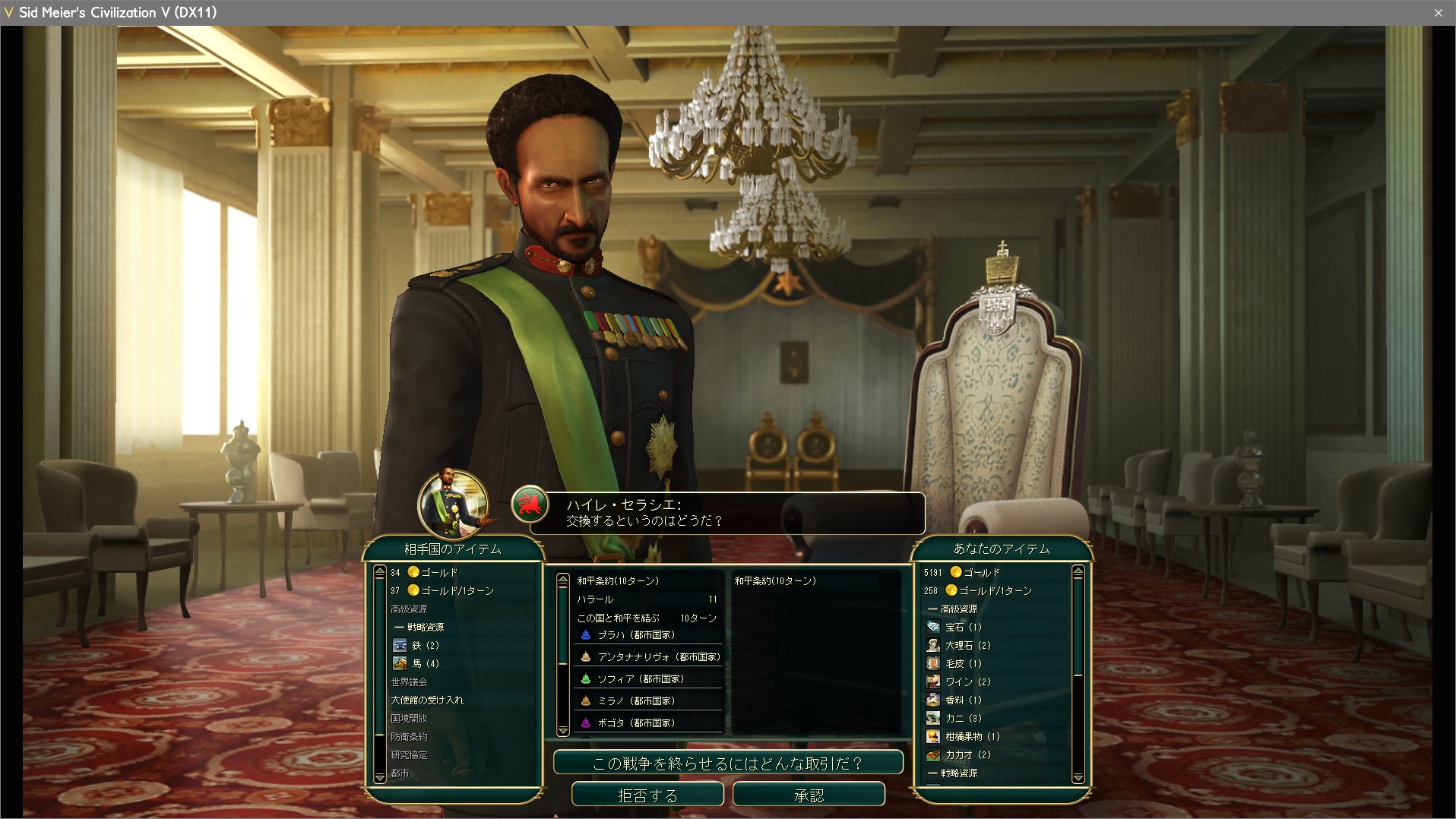
Task: Accept the peace deal with 承認
Action: pyautogui.click(x=809, y=795)
